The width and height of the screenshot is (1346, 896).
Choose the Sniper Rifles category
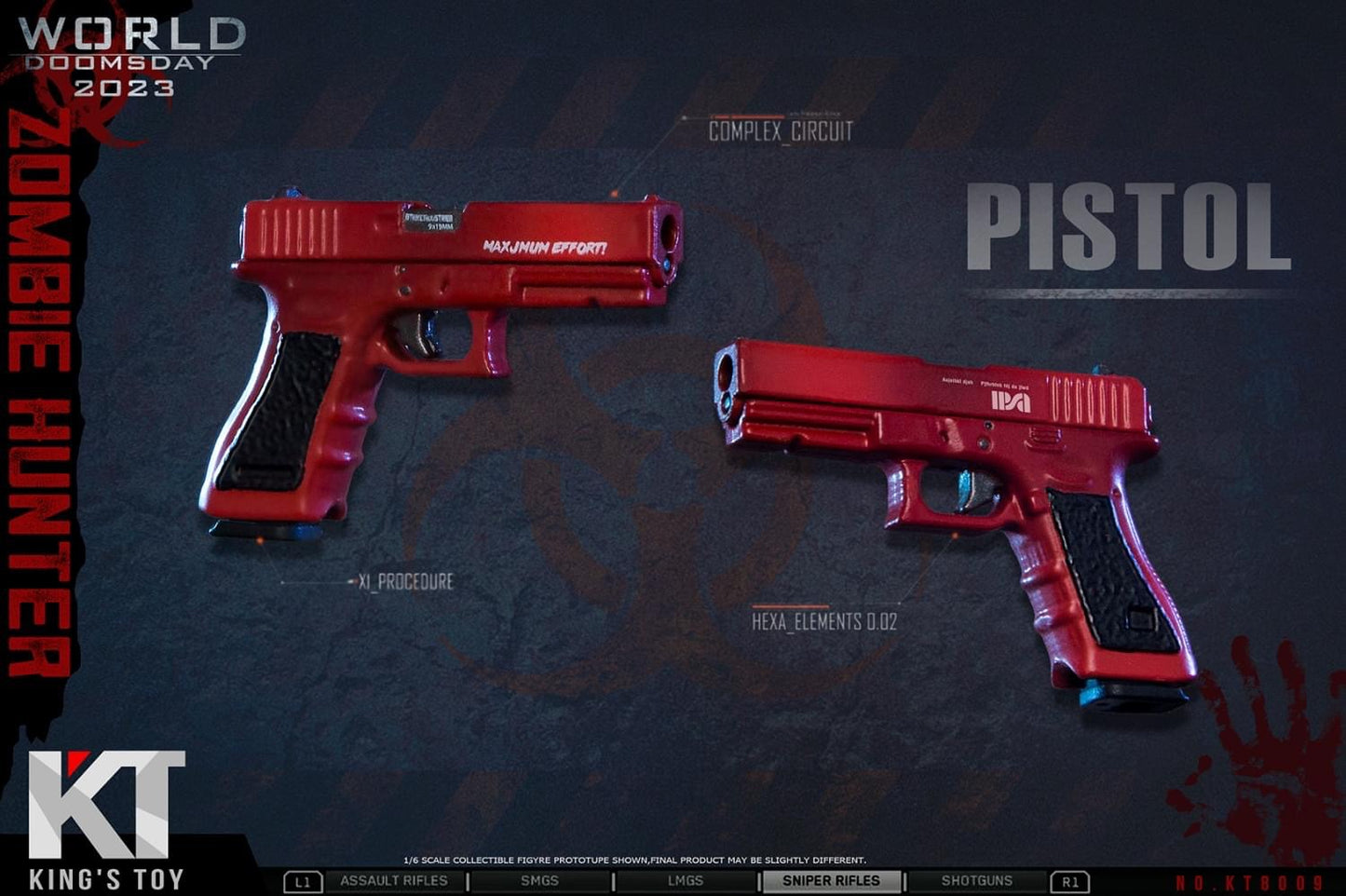[x=831, y=881]
